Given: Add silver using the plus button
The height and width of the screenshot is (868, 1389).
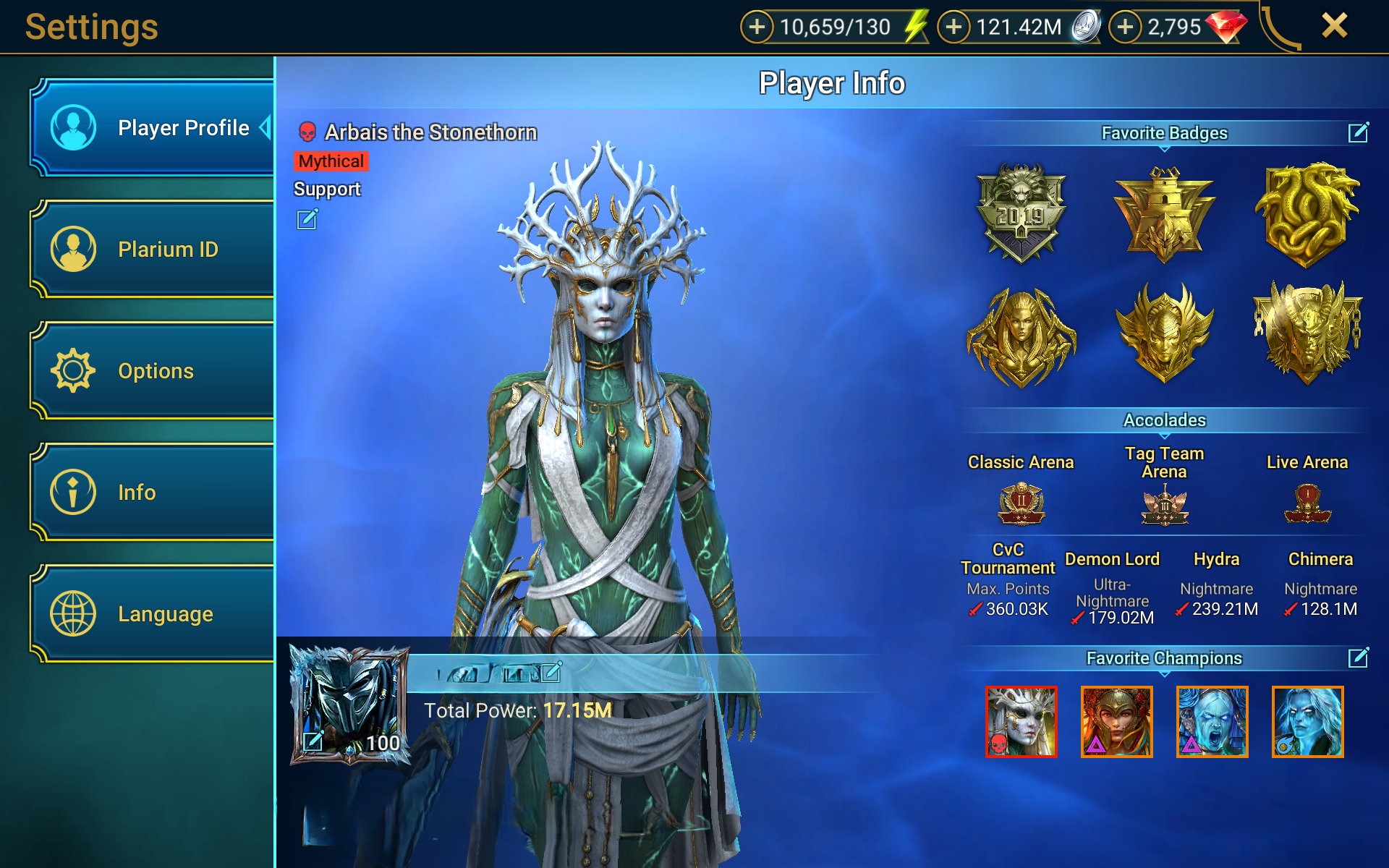Looking at the screenshot, I should [x=953, y=27].
